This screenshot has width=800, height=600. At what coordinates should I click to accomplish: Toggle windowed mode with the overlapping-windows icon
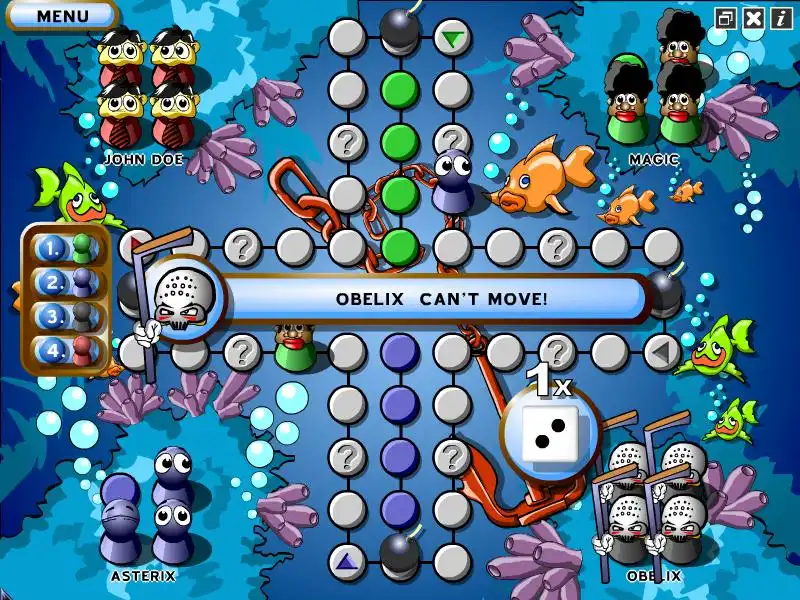tap(726, 18)
